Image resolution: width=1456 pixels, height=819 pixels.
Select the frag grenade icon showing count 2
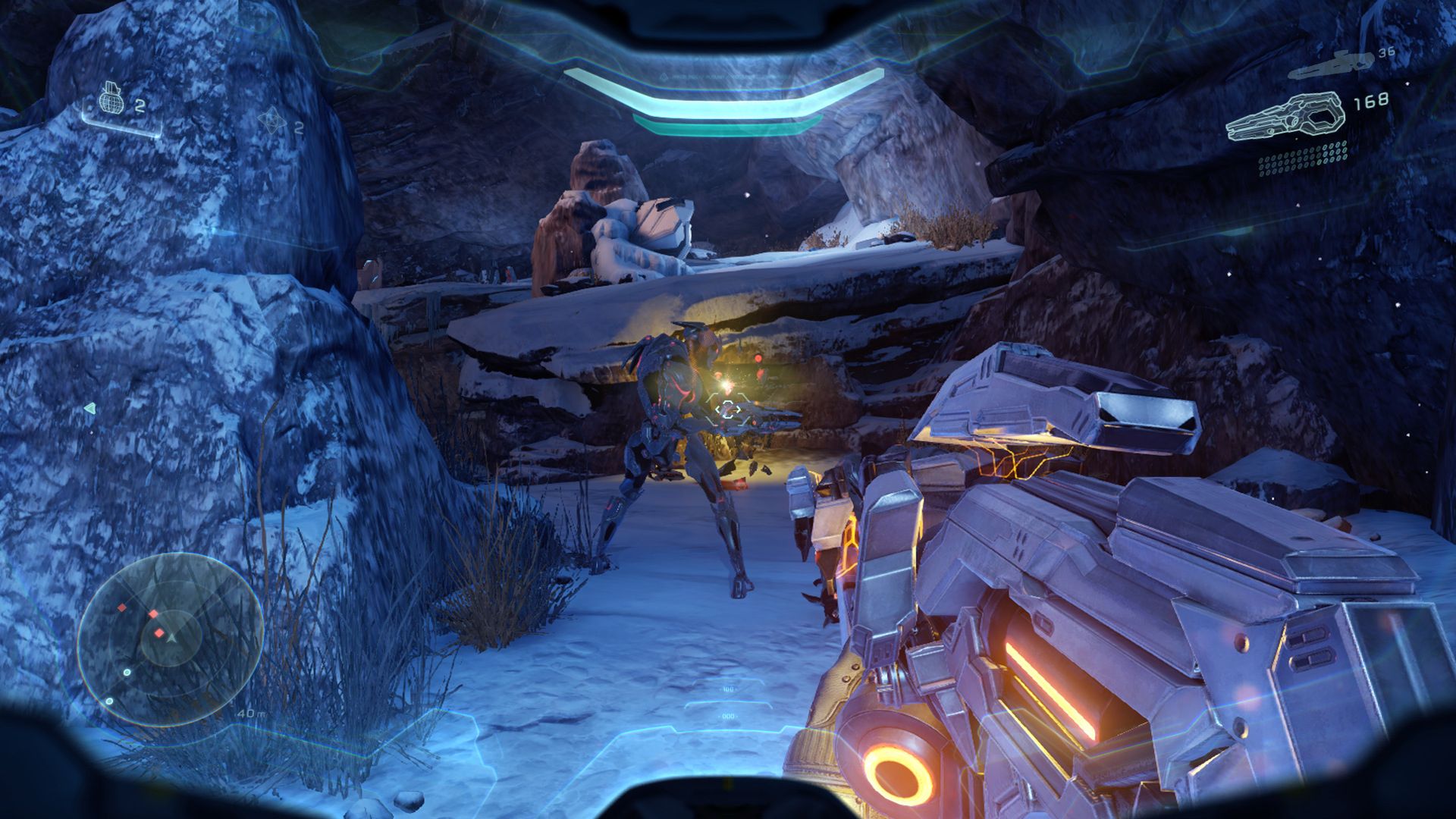[x=110, y=99]
